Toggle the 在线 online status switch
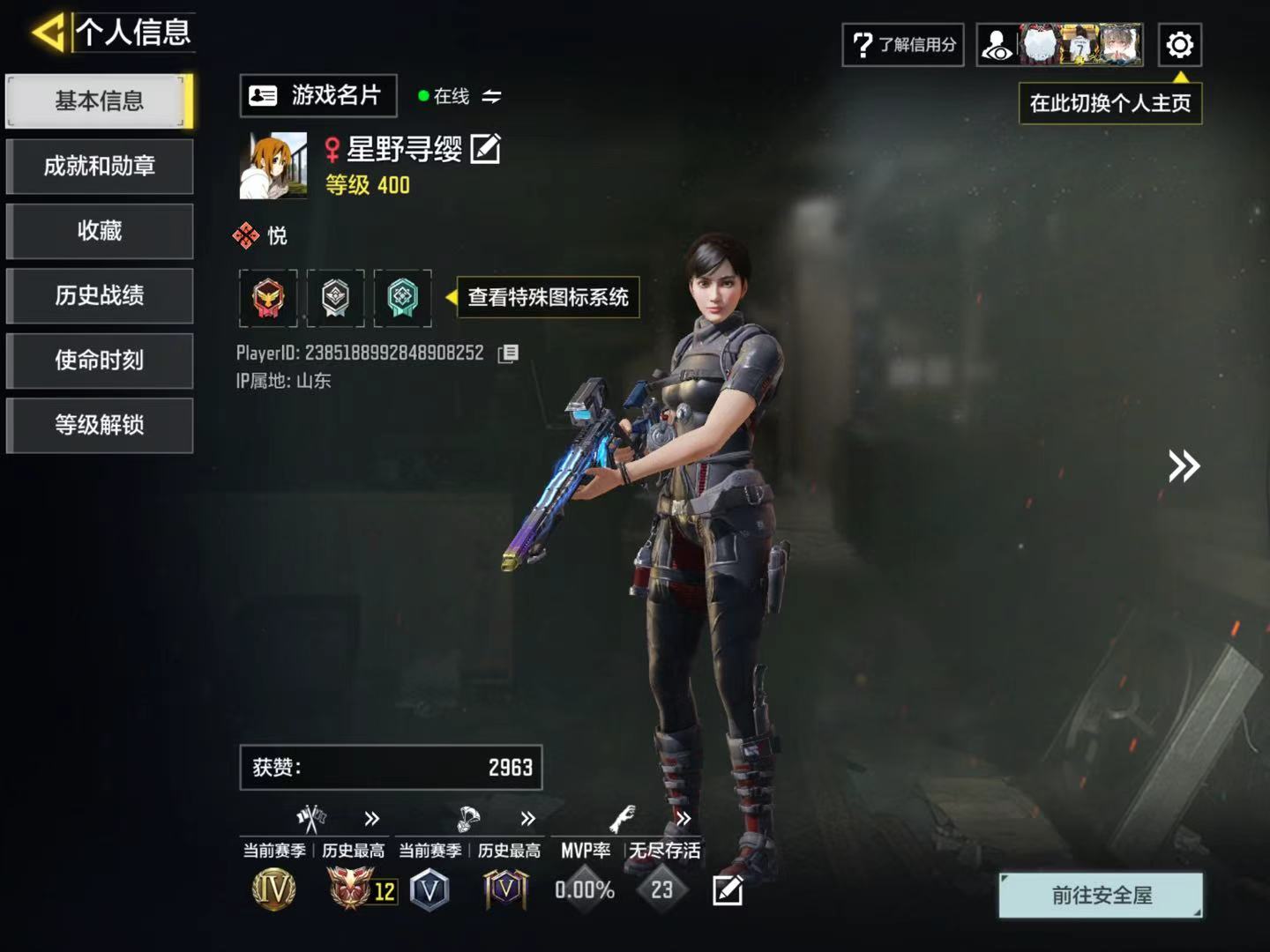 pos(491,96)
